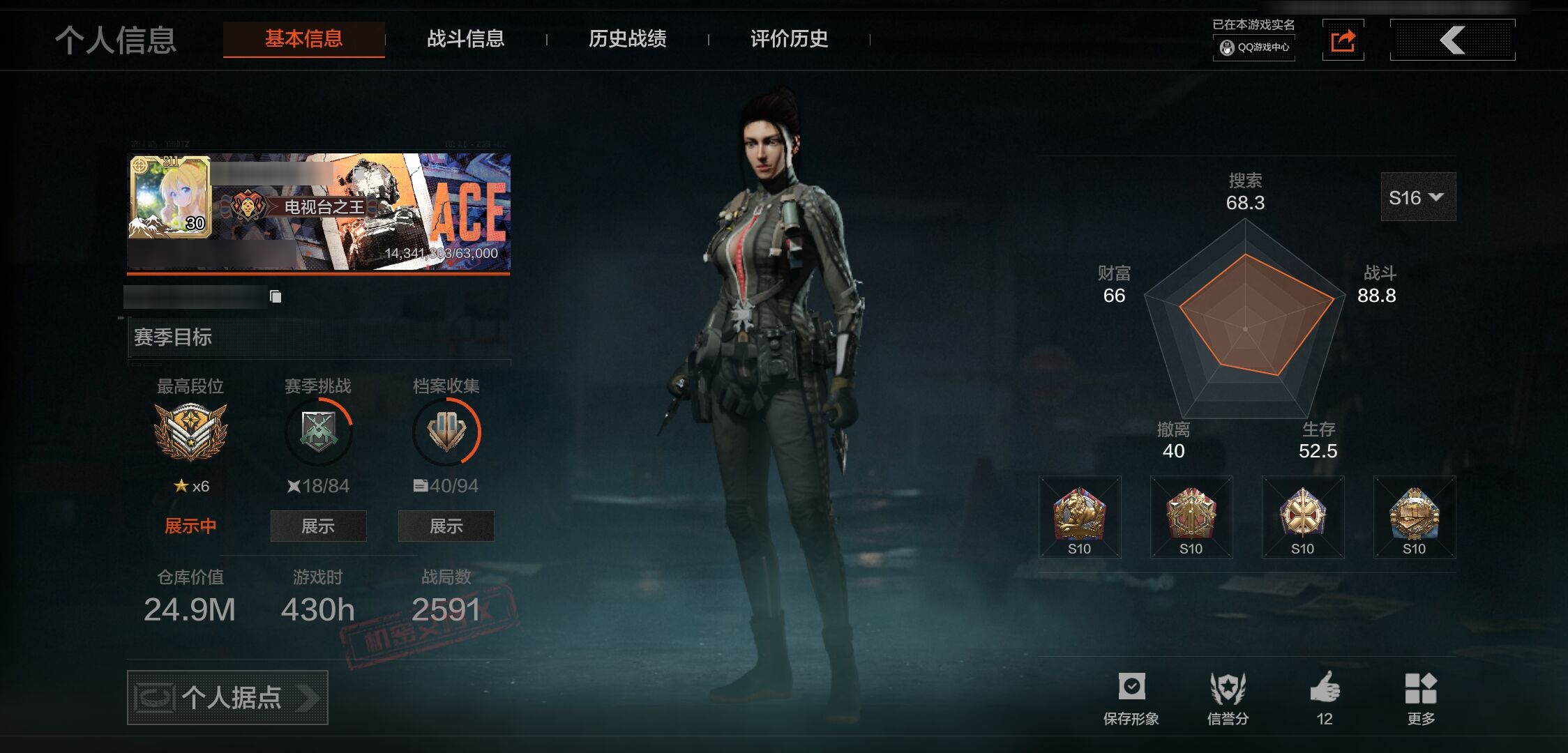
Task: Switch to the 历史战绩 tab
Action: pyautogui.click(x=627, y=39)
